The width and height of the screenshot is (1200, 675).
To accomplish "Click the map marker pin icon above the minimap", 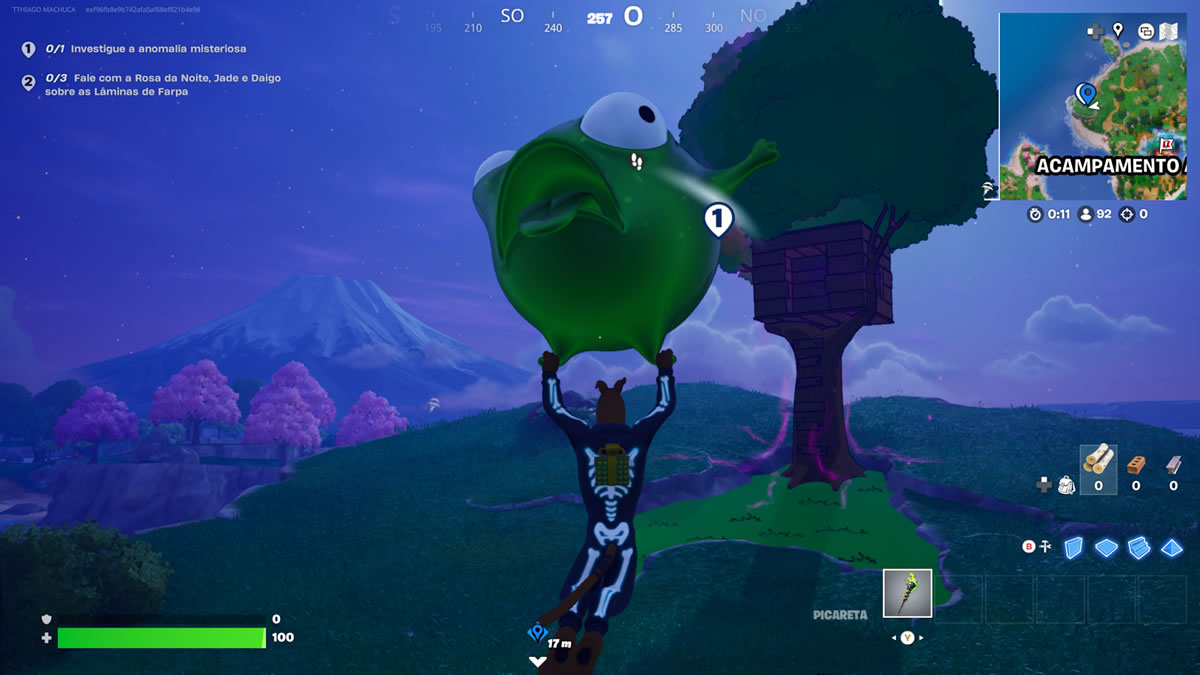I will (1118, 31).
